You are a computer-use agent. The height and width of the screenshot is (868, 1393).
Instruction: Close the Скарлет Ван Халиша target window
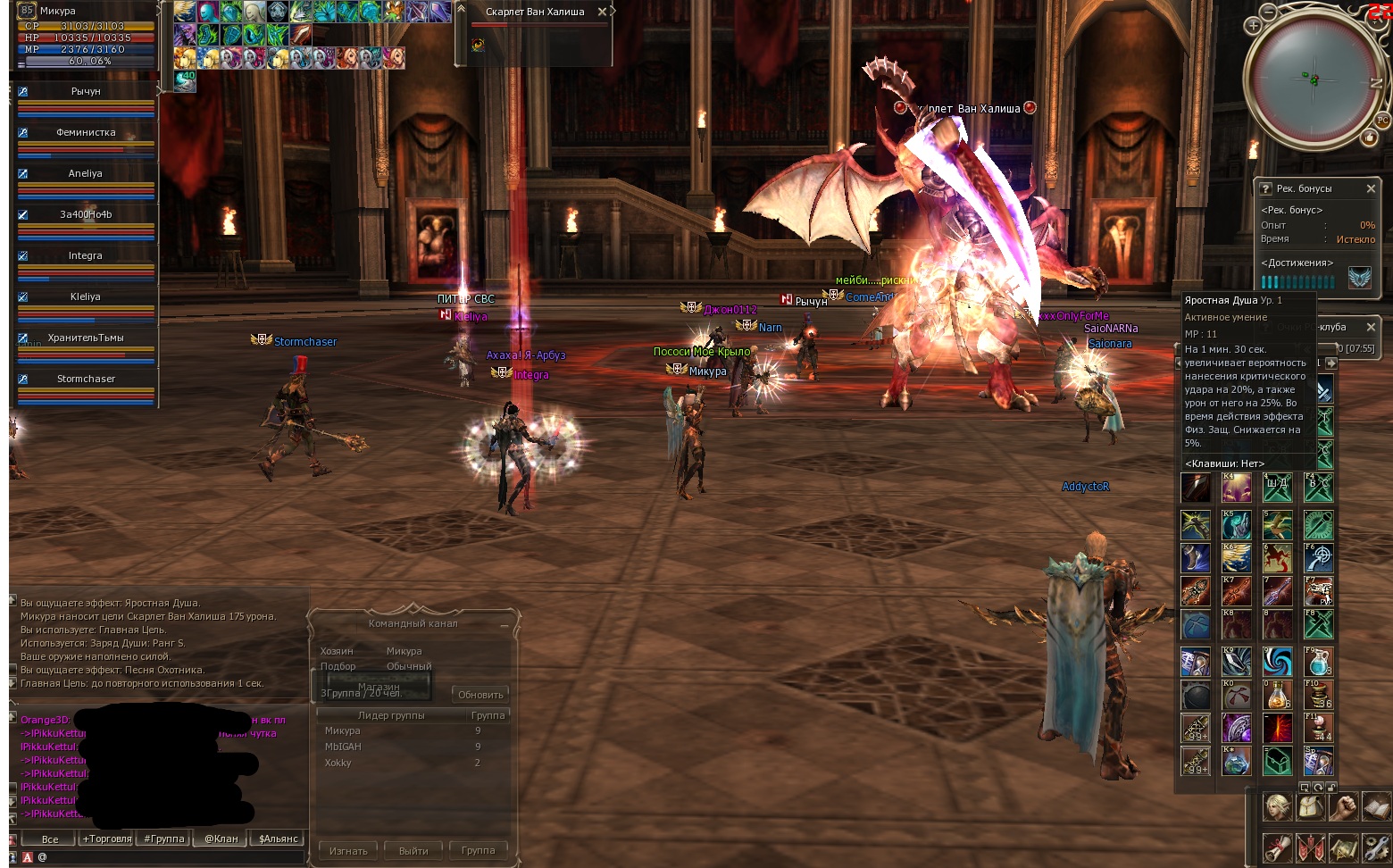pos(602,12)
